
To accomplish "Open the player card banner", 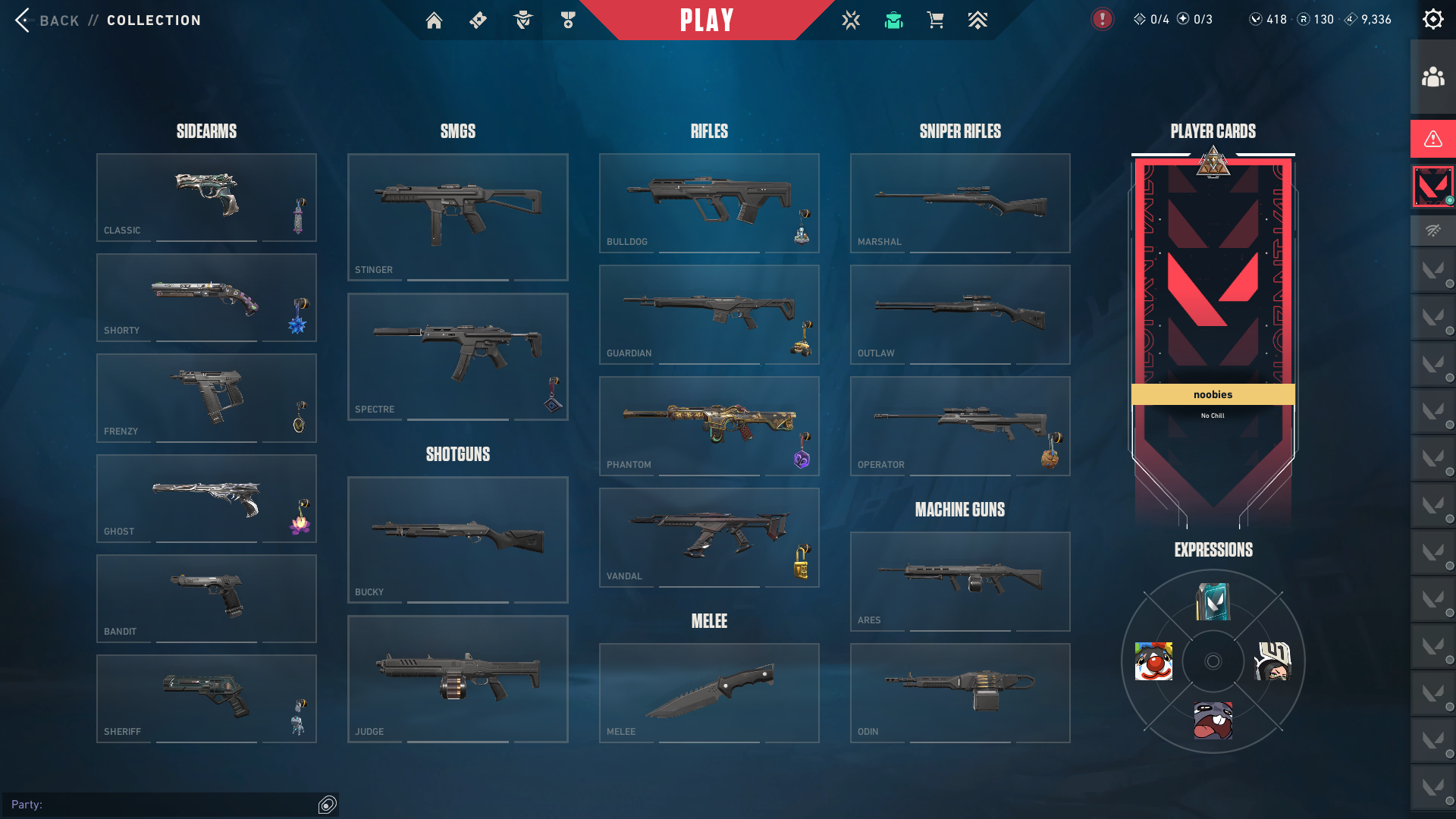I will [x=1213, y=303].
